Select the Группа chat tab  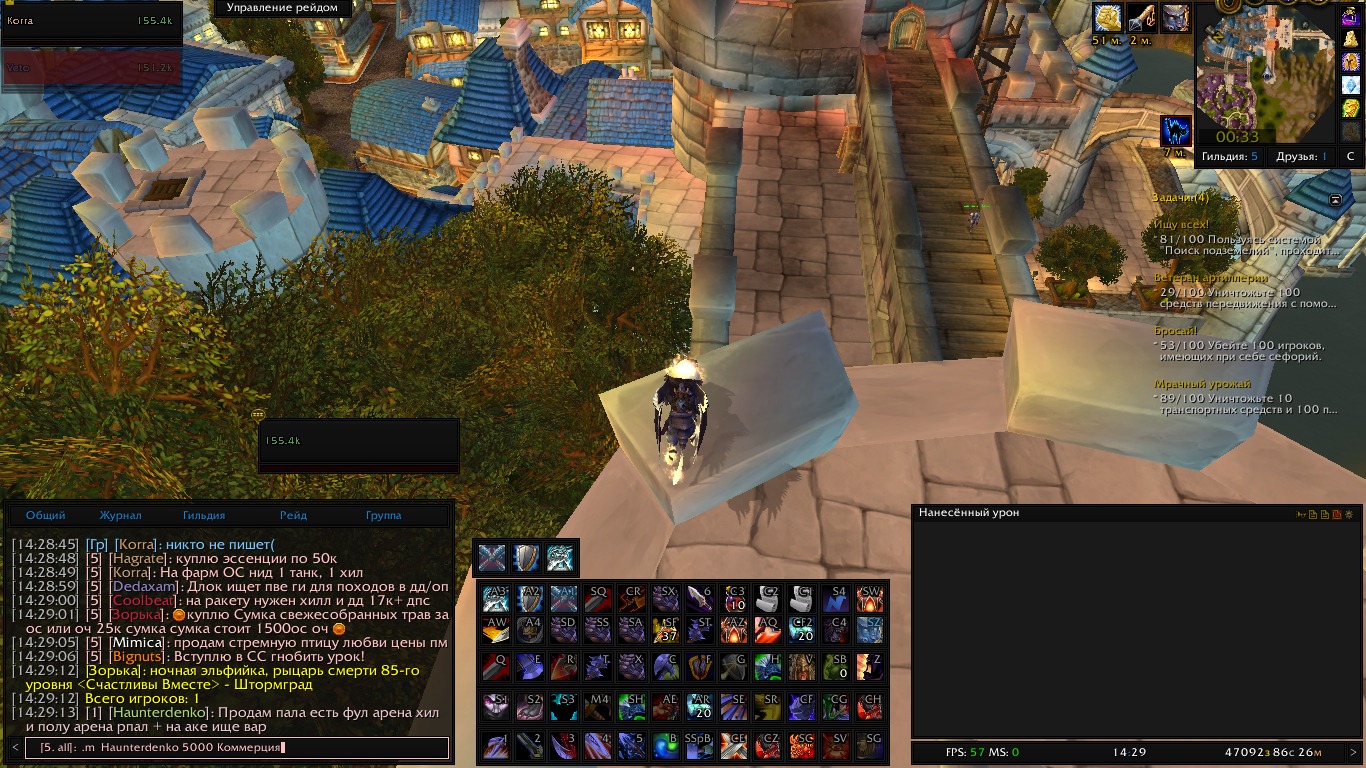[x=383, y=516]
